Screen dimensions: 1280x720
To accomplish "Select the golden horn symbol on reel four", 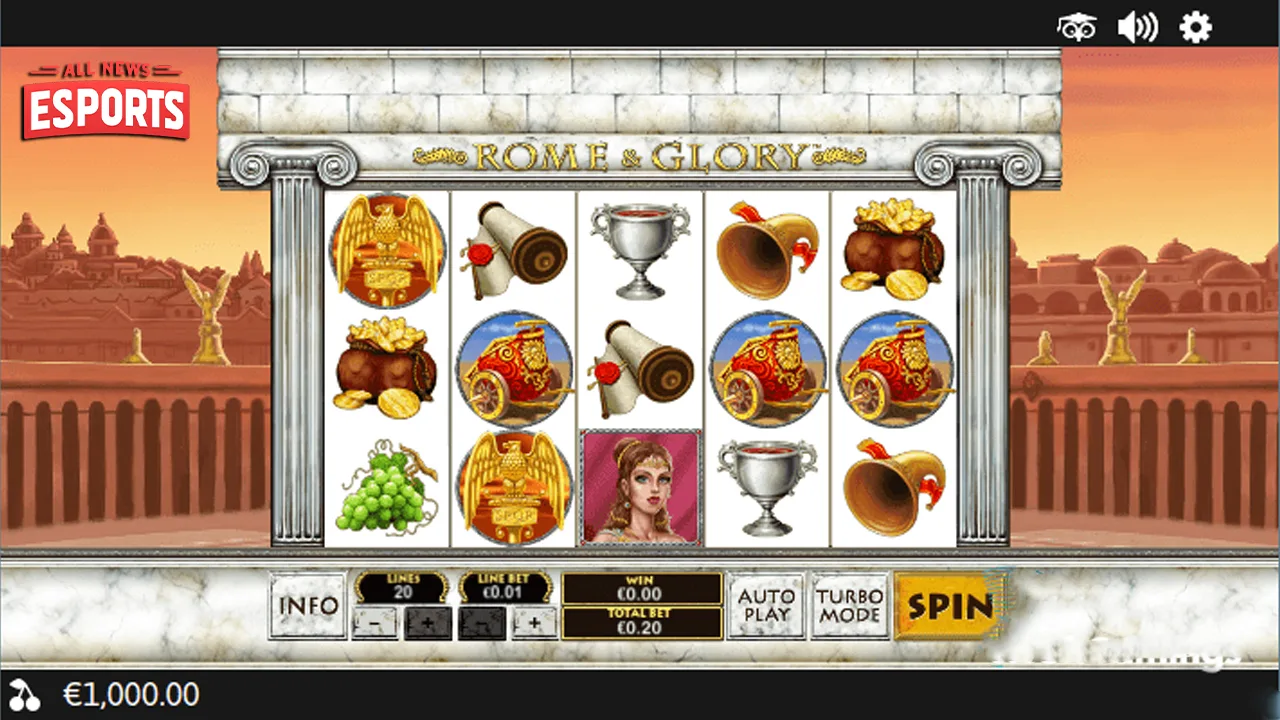I will (x=768, y=249).
